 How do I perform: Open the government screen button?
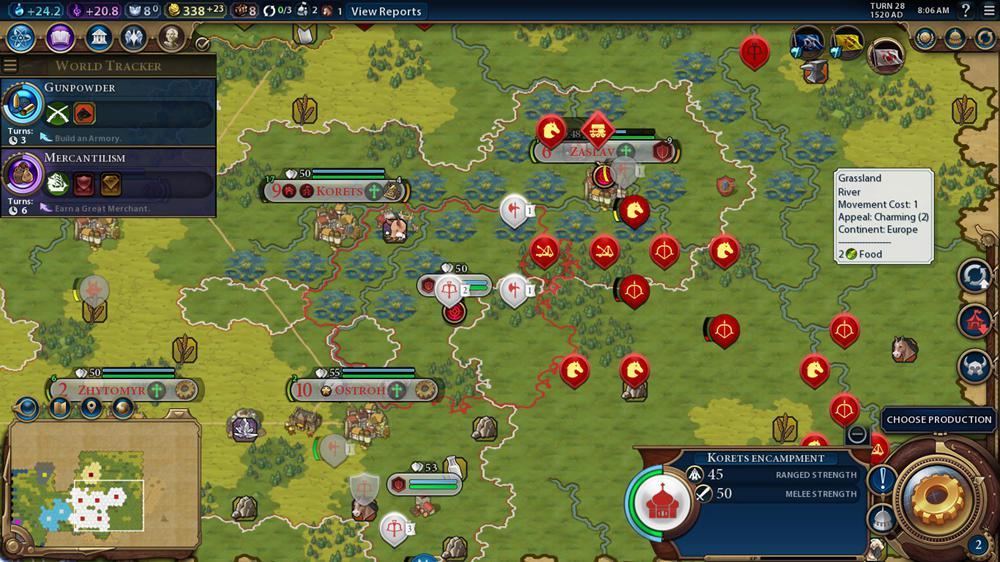click(x=98, y=38)
